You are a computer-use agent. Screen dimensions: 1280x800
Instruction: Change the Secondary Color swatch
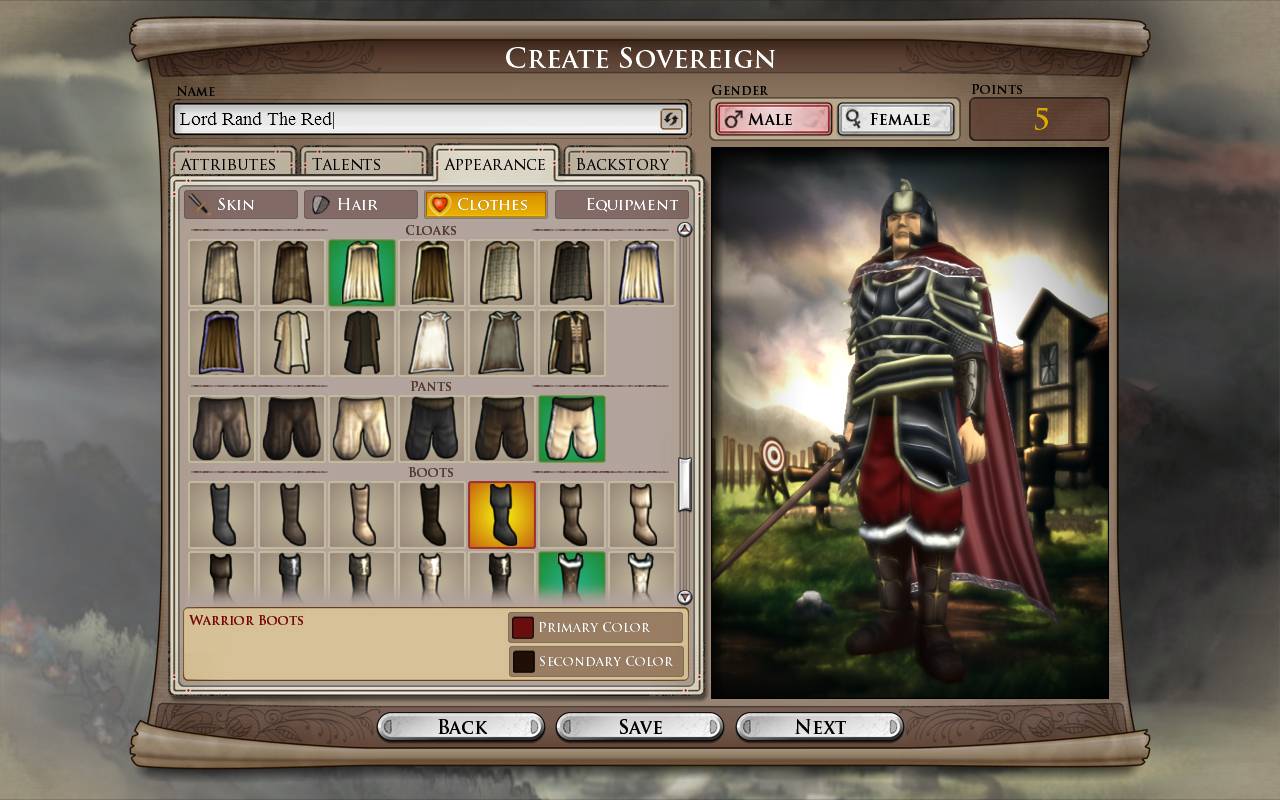coord(523,661)
